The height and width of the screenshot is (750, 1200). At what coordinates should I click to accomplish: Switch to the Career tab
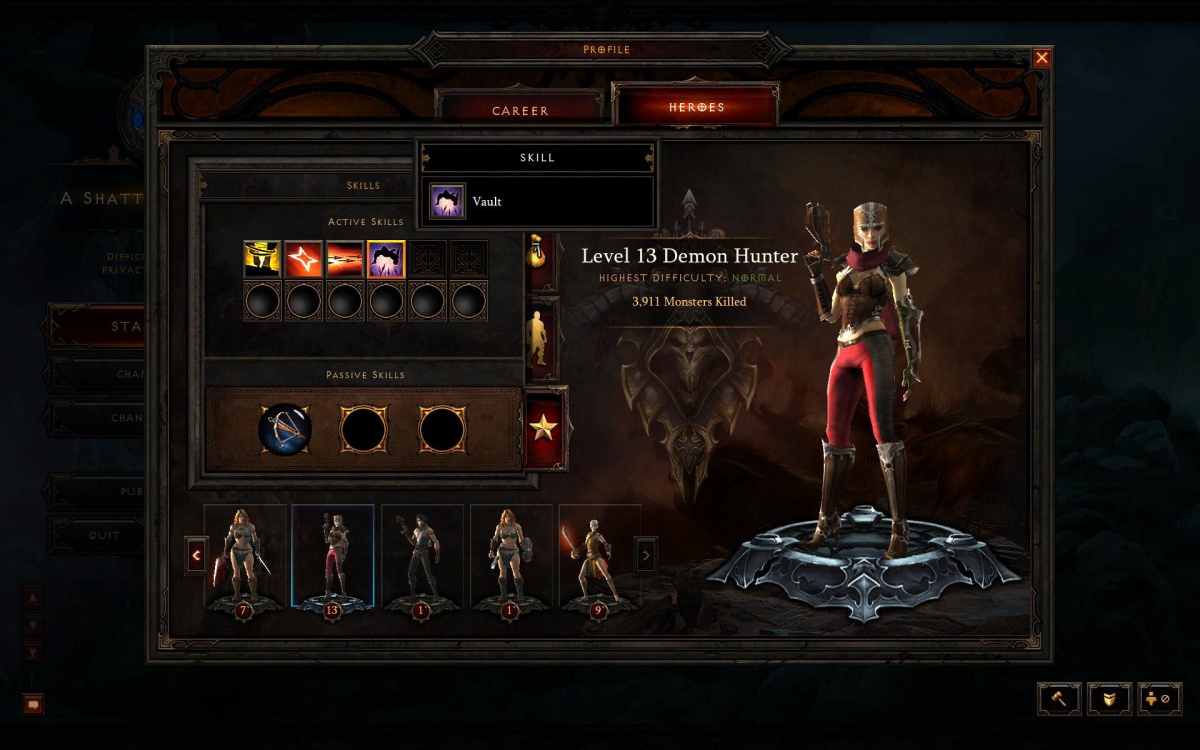(x=520, y=110)
